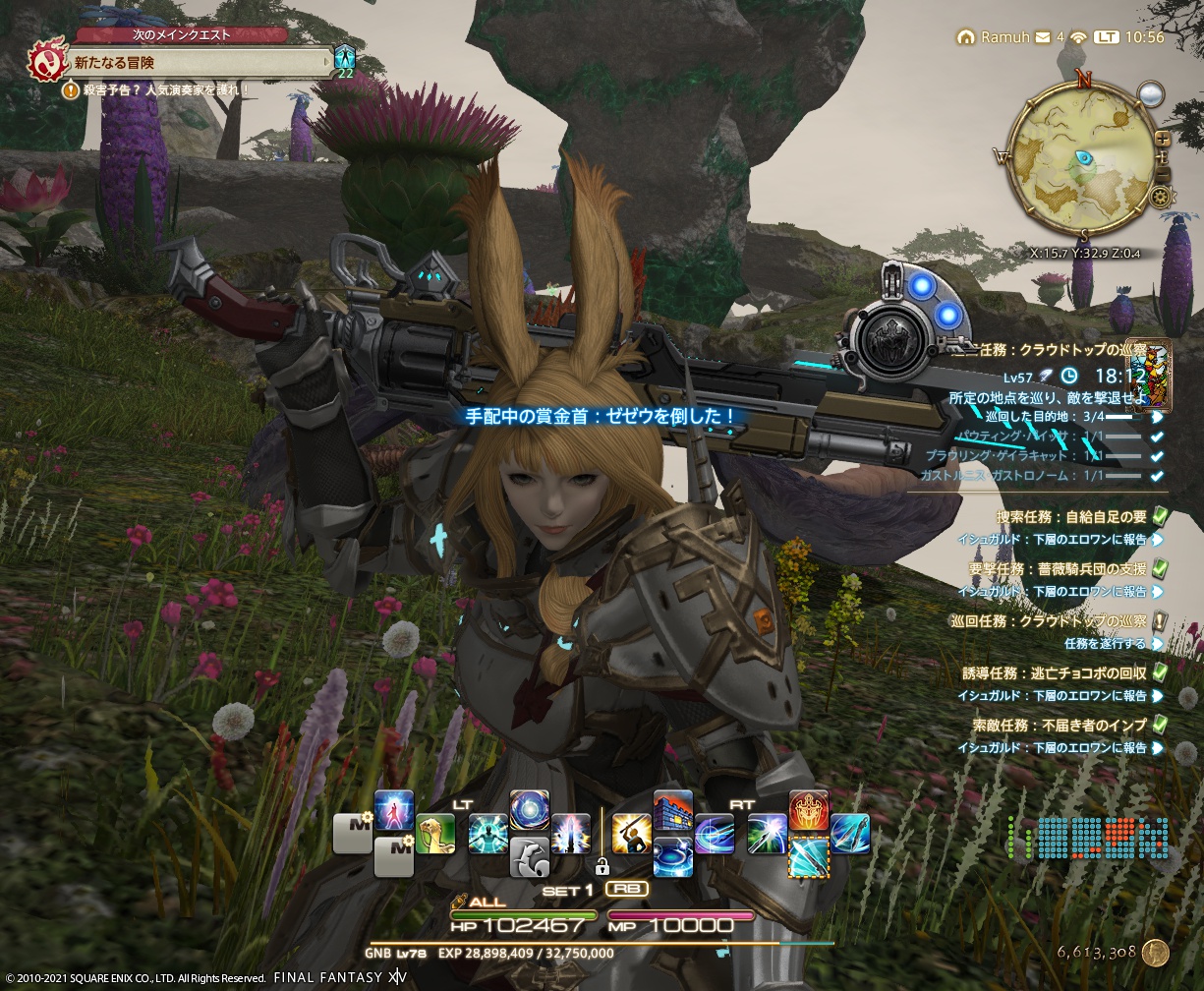Use the fortress wall Rampart ability
This screenshot has width=1204, height=991.
(x=672, y=810)
